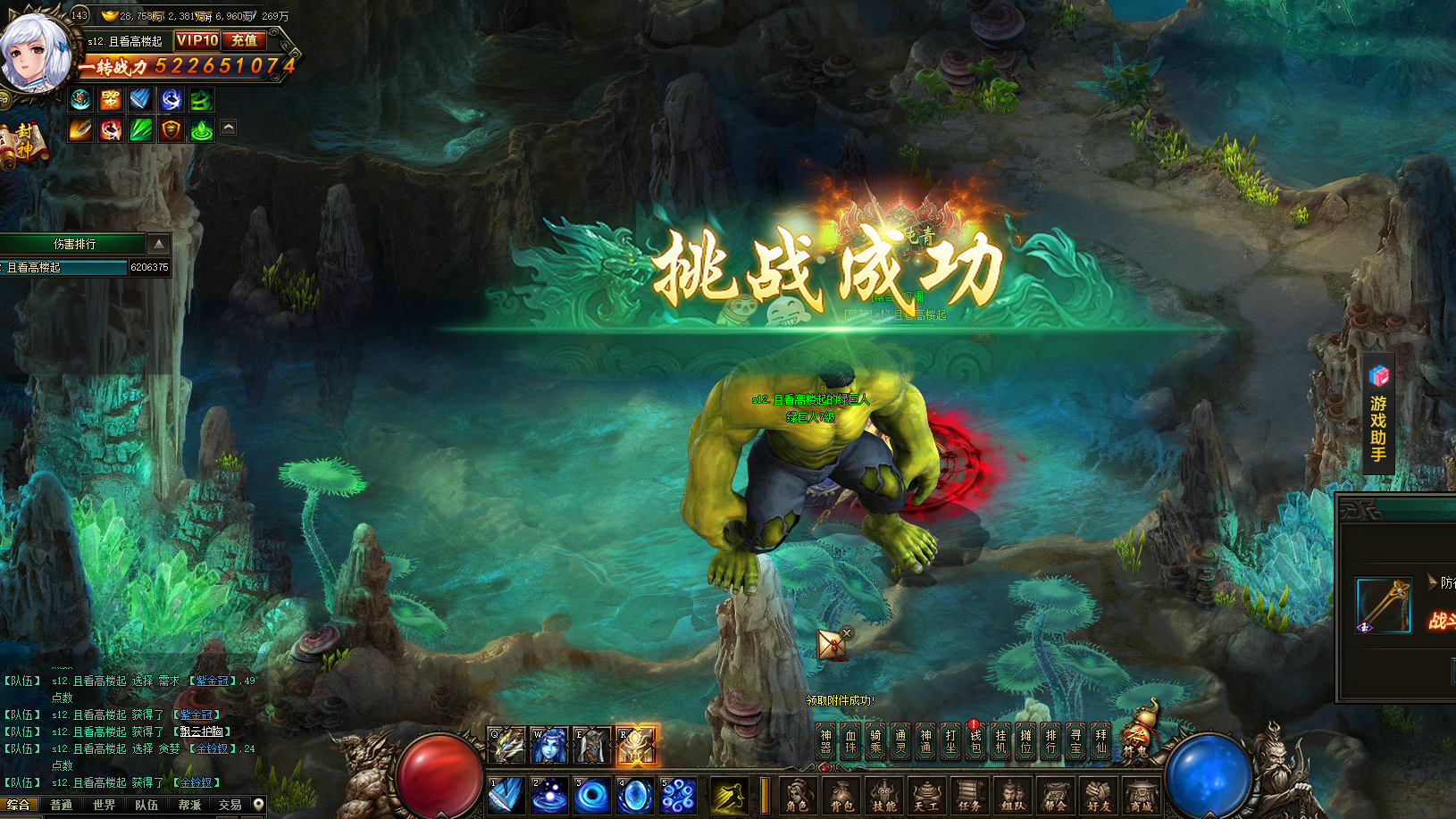
Task: Open the 充值 recharge button
Action: [x=244, y=40]
